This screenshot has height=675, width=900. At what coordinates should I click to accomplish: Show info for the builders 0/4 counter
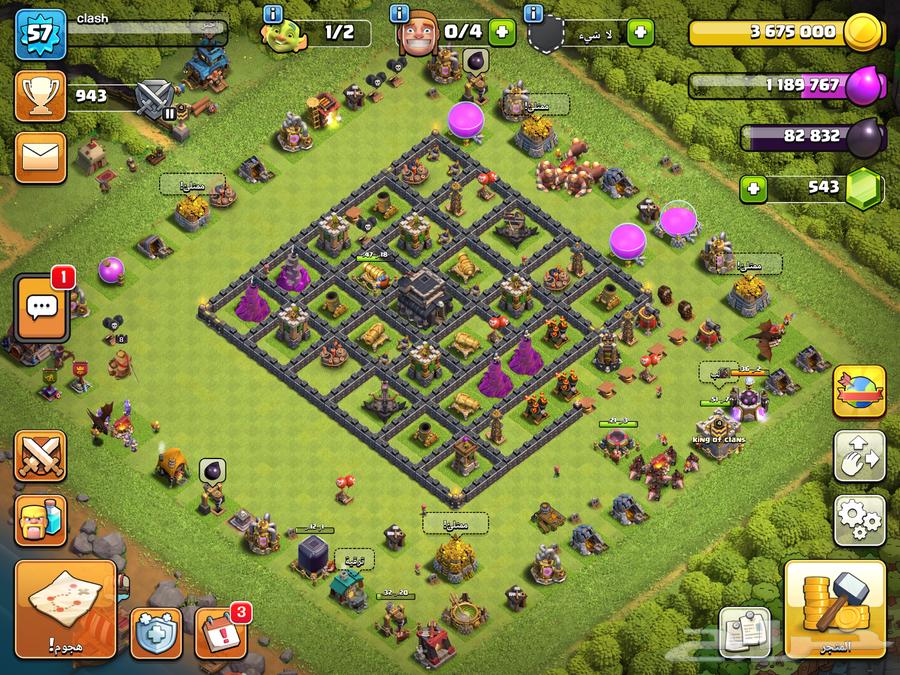click(401, 14)
